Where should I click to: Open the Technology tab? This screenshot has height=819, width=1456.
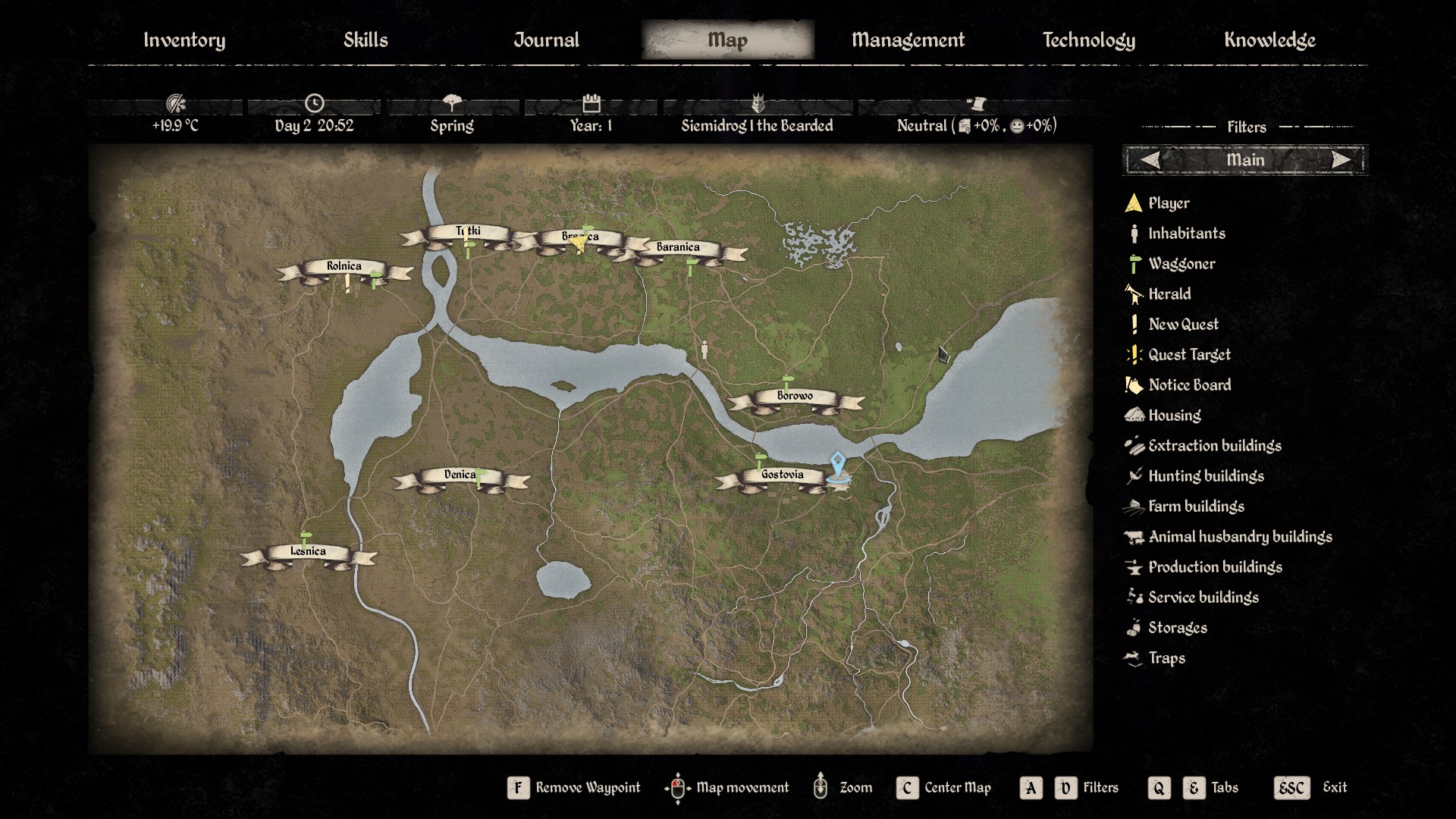[1088, 40]
